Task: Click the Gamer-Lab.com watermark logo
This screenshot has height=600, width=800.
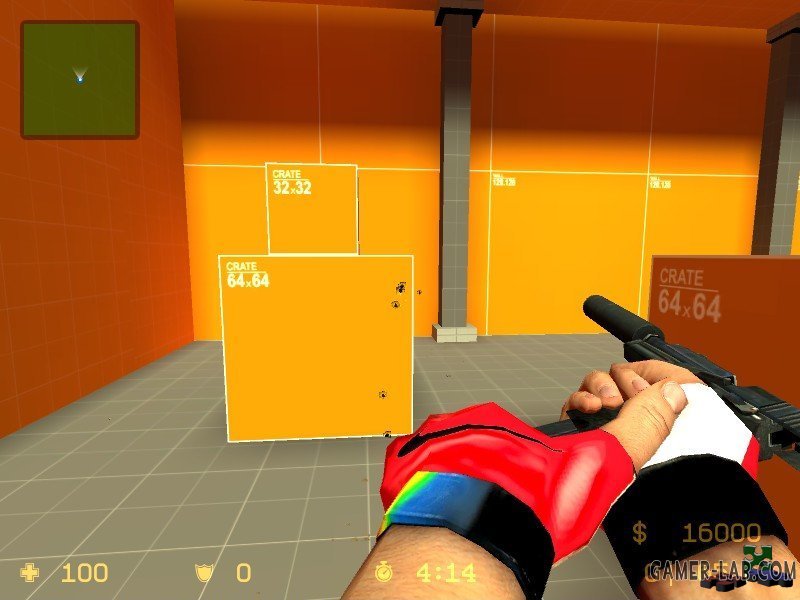Action: click(720, 570)
